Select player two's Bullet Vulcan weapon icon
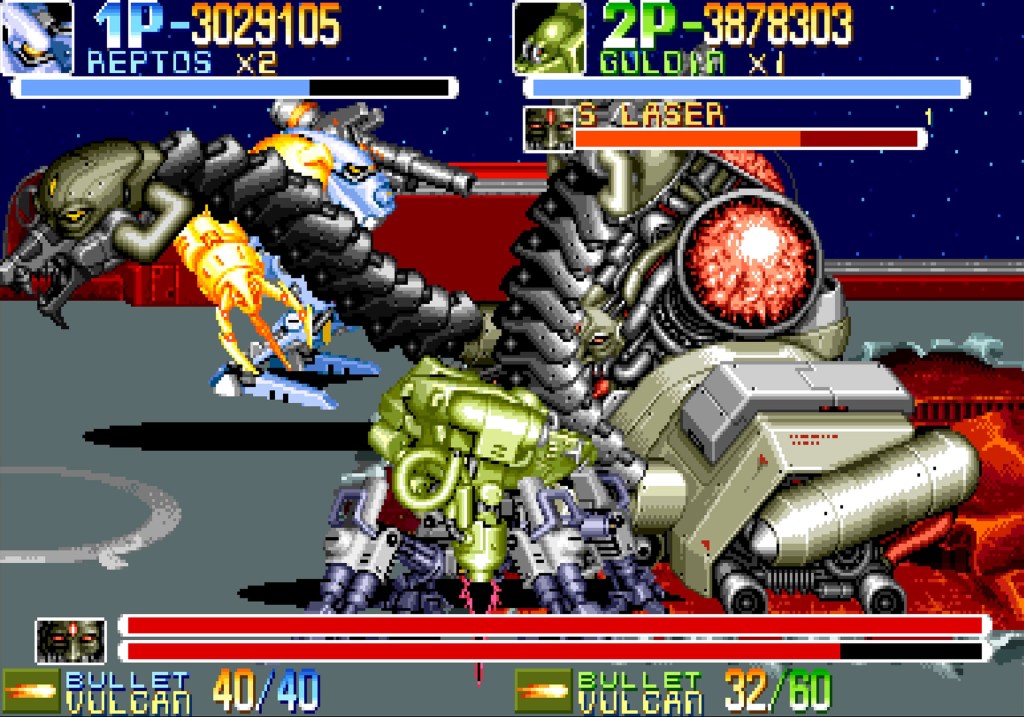Screen dimensions: 1024x717 point(543,692)
